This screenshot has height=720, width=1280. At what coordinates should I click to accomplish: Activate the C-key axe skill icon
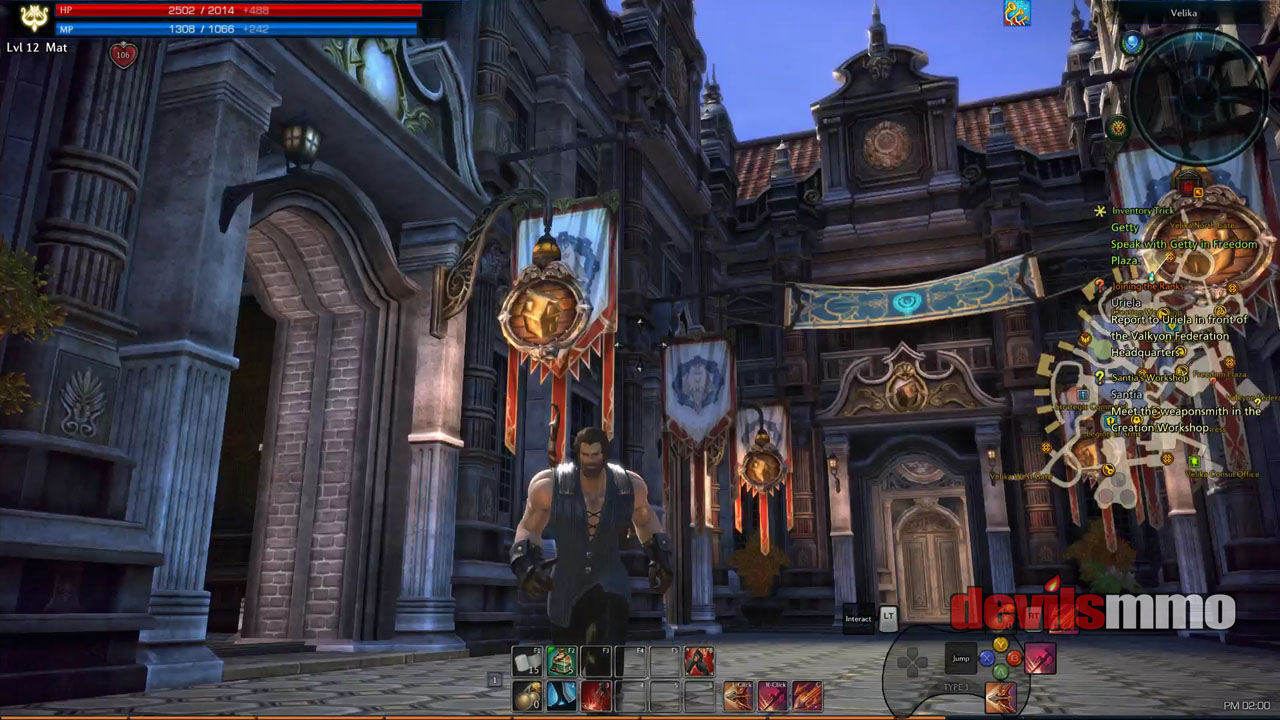click(x=807, y=695)
